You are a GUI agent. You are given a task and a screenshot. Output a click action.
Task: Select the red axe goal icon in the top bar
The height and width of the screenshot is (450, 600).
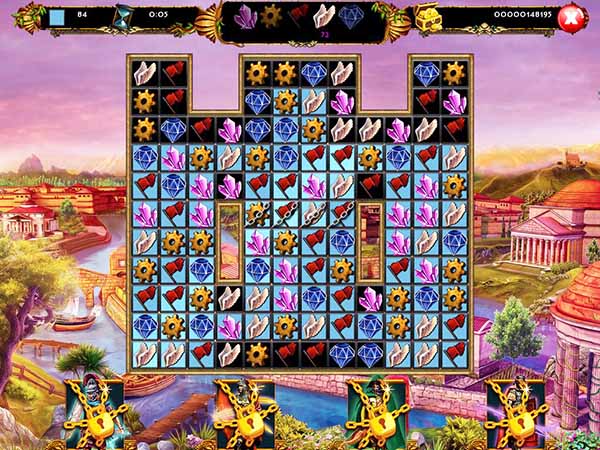[x=298, y=16]
